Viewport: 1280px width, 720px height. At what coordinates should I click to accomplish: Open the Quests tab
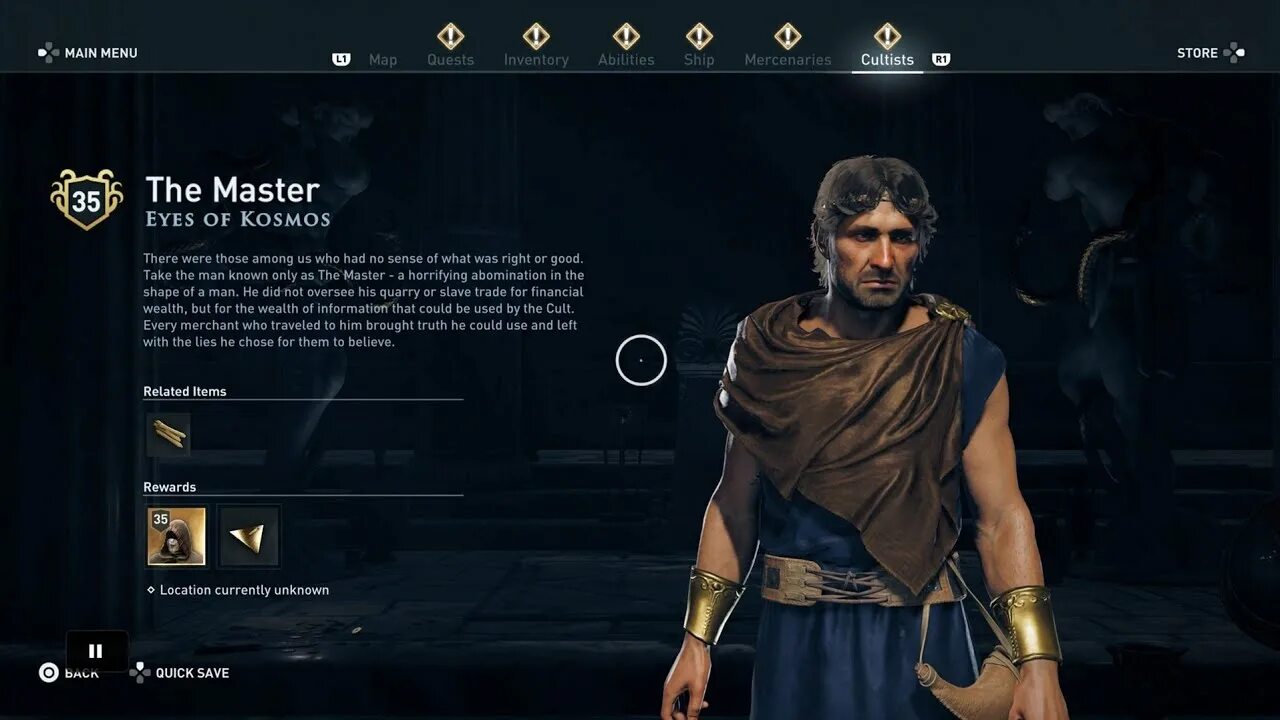[x=450, y=59]
